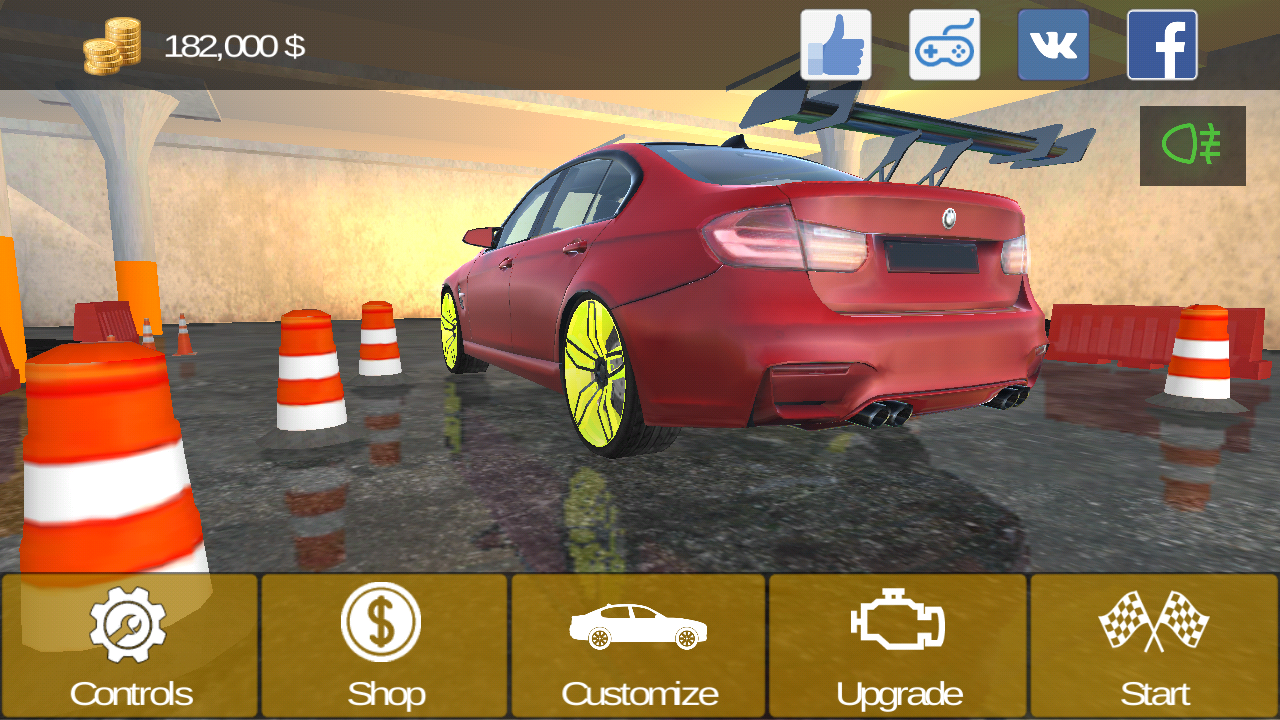Viewport: 1280px width, 720px height.
Task: Click the Facebook share icon
Action: pyautogui.click(x=1162, y=46)
